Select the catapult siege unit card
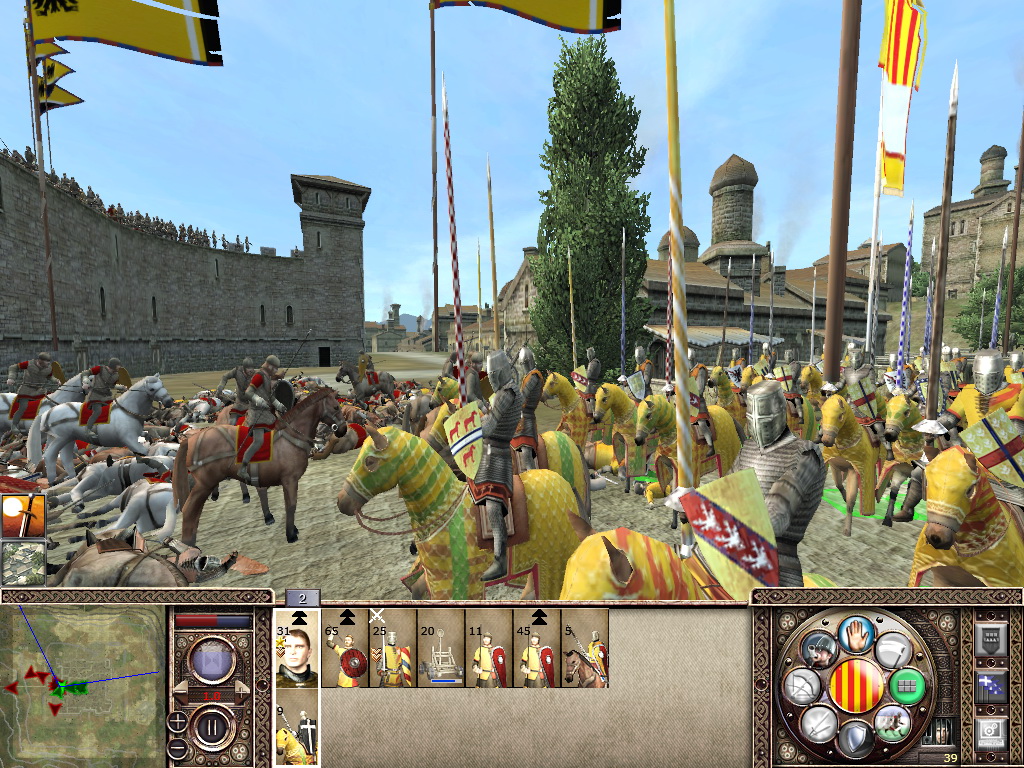This screenshot has height=768, width=1024. (x=441, y=648)
